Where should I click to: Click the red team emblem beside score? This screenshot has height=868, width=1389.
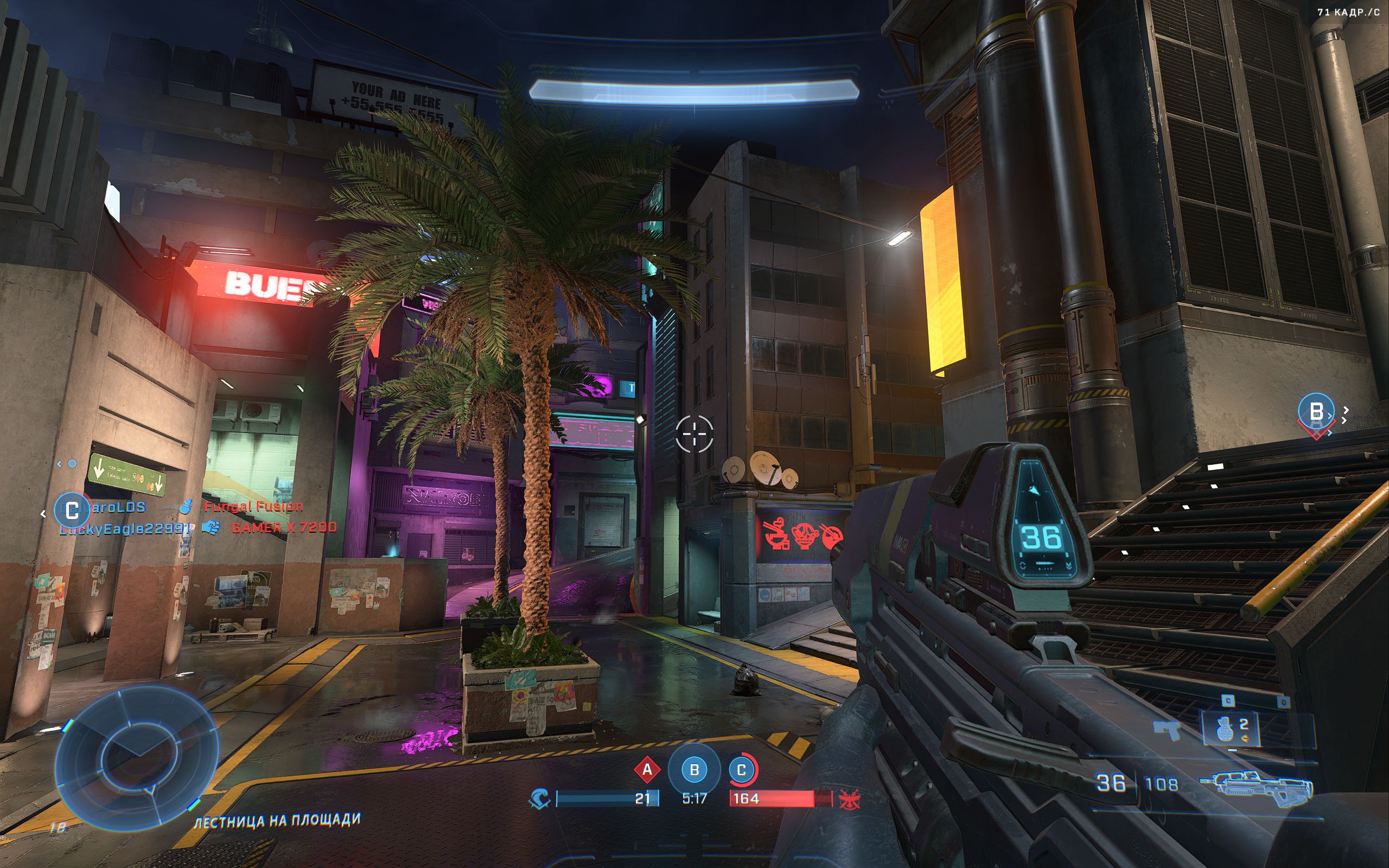[849, 799]
